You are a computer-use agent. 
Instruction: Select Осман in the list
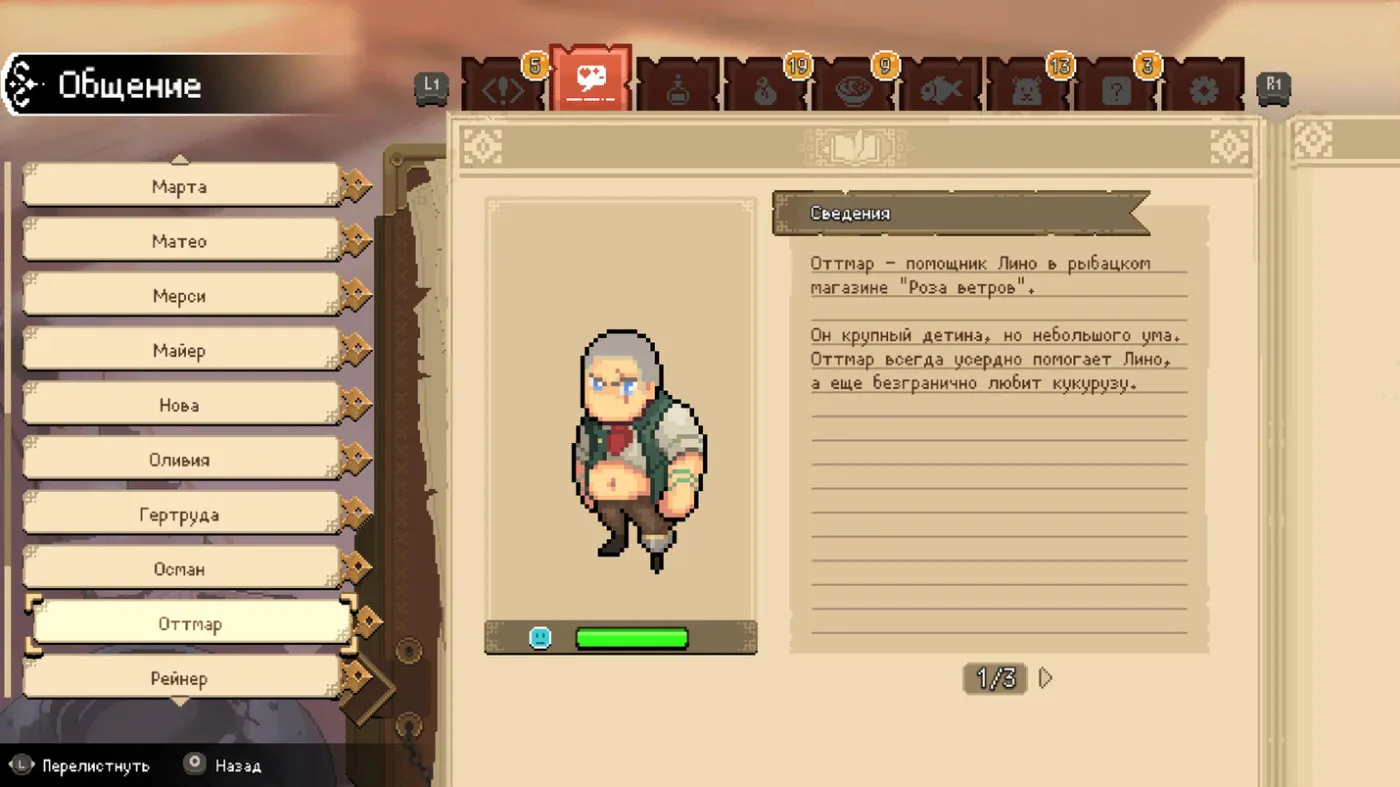180,569
